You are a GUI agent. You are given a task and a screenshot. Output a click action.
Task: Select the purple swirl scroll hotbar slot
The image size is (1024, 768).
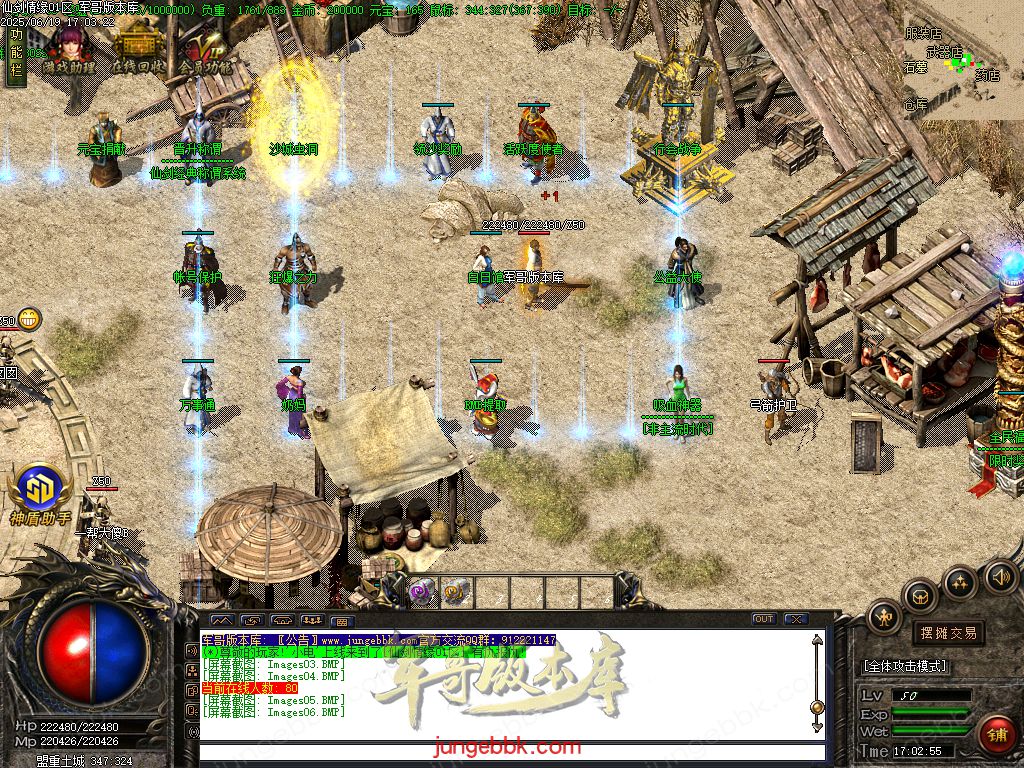pos(420,591)
